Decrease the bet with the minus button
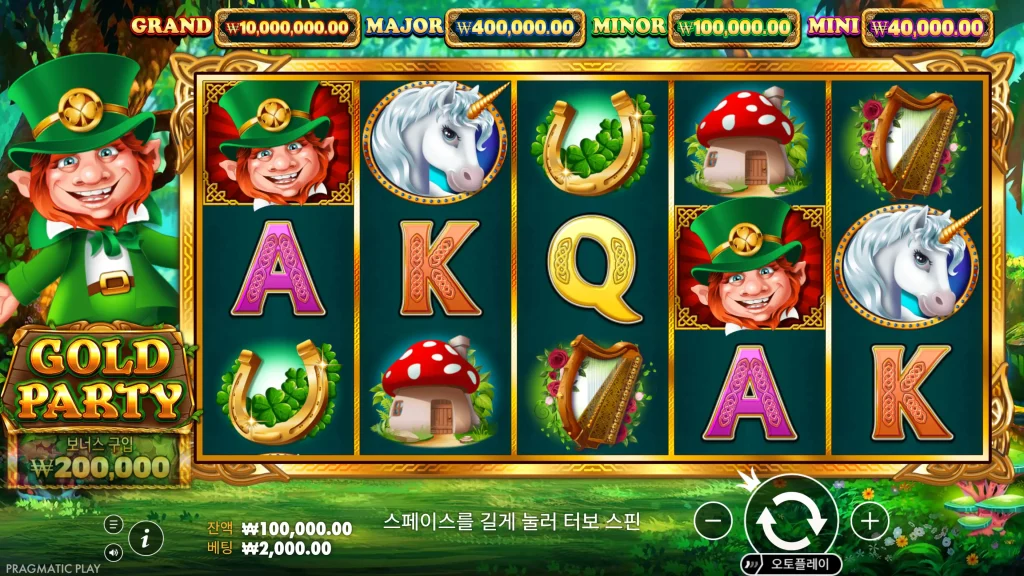Screen dimensions: 1024x576 713,520
